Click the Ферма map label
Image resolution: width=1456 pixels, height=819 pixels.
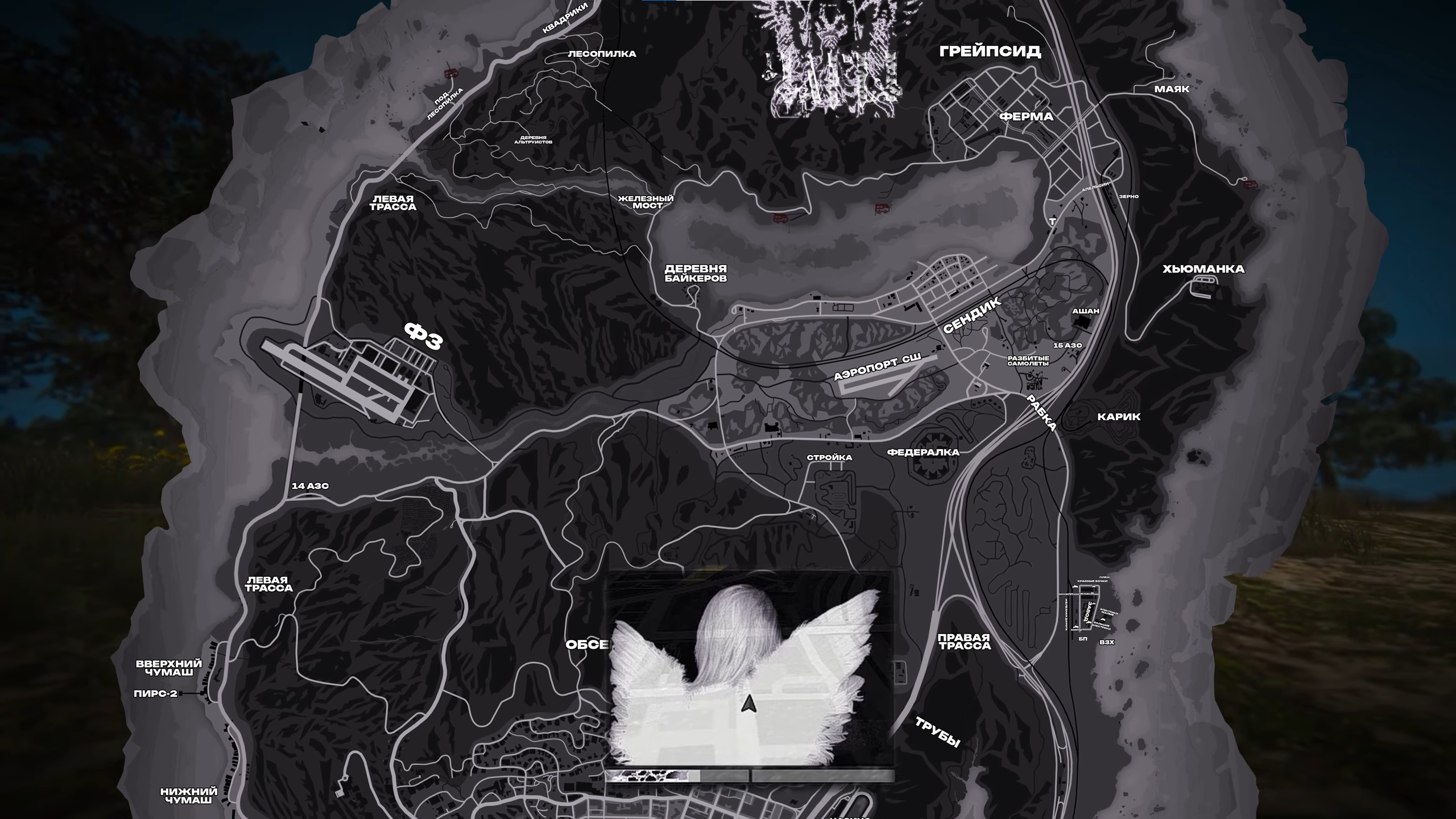[x=1026, y=117]
